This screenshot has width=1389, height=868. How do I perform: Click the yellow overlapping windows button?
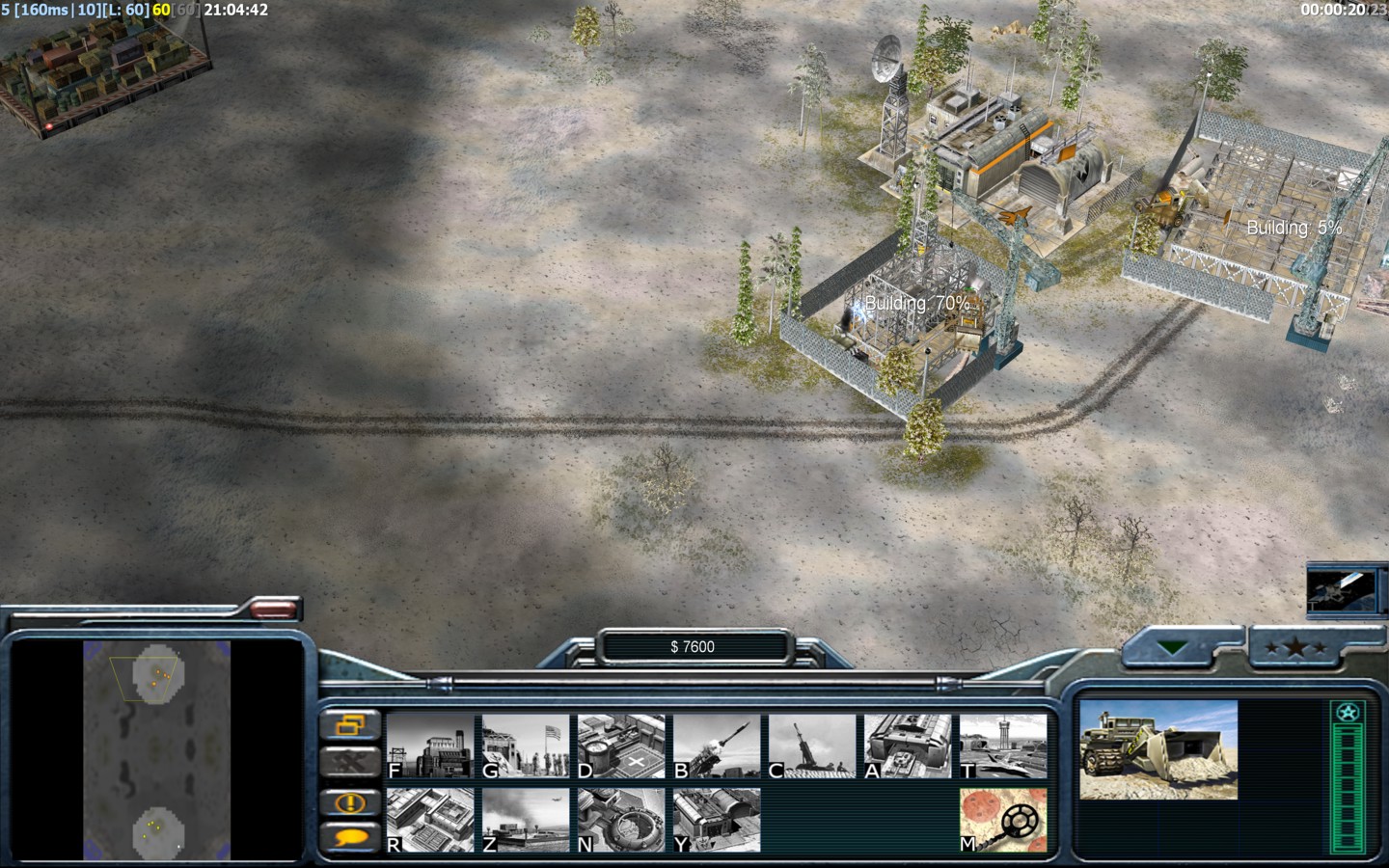[x=349, y=723]
